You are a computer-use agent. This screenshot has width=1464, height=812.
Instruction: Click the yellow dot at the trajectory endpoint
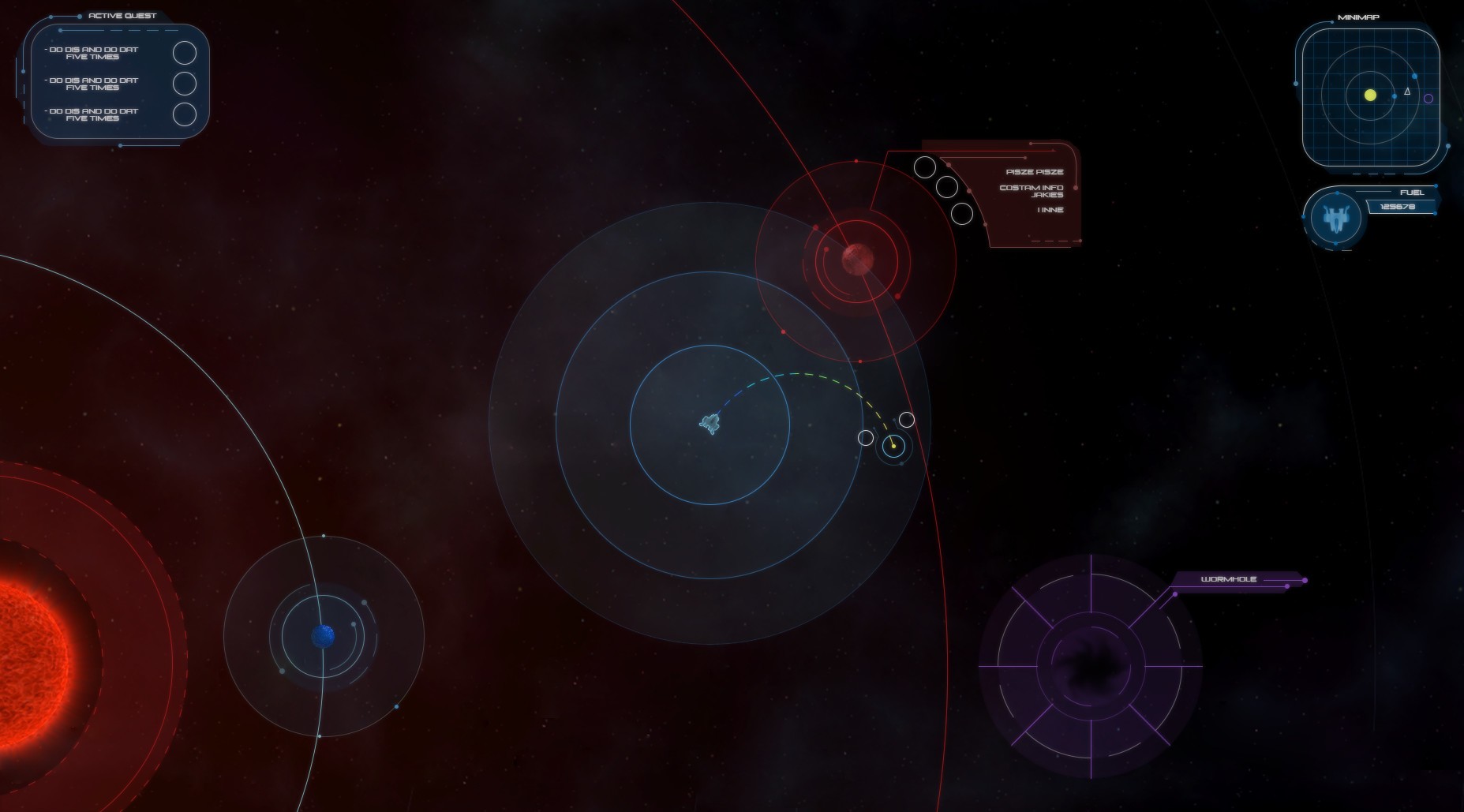coord(894,445)
